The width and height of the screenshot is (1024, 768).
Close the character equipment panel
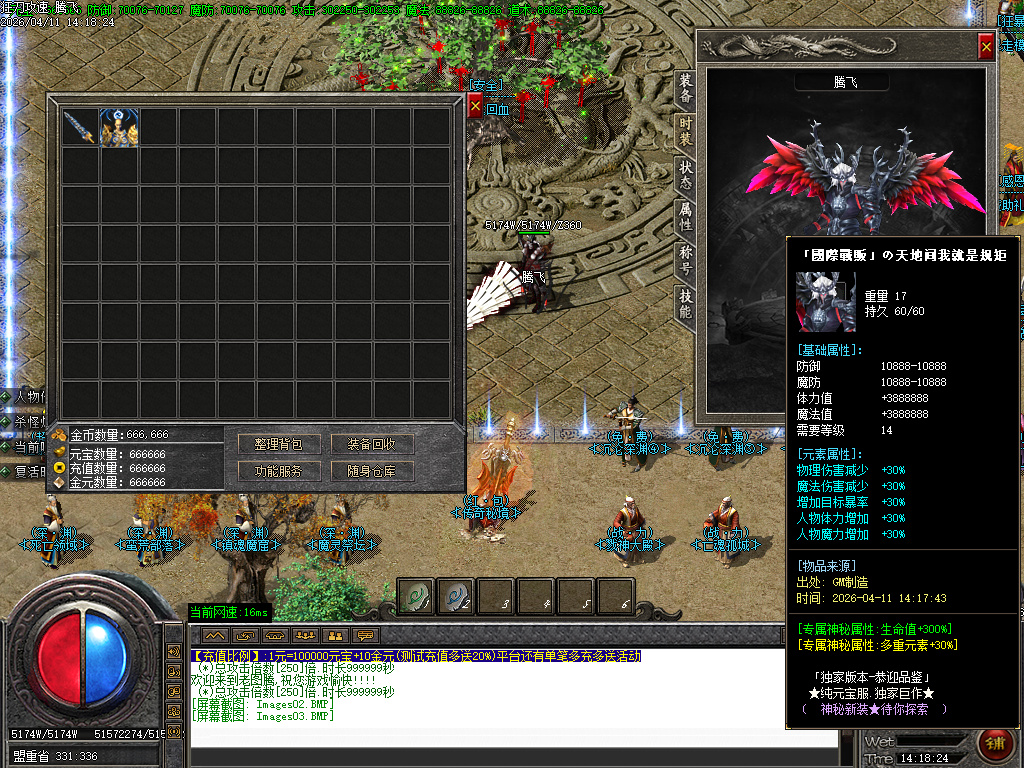click(986, 46)
